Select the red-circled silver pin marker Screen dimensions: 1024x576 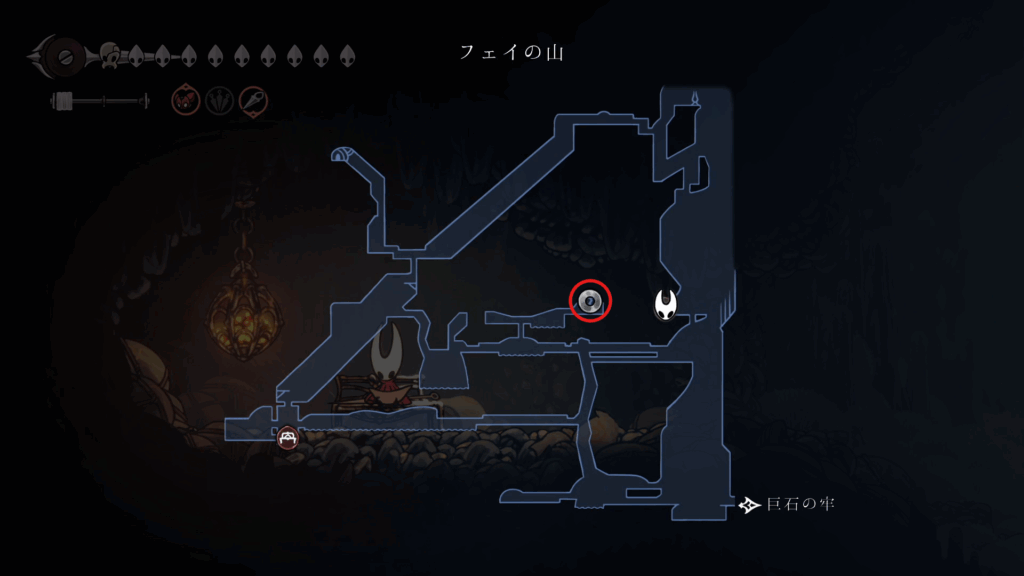tap(590, 300)
